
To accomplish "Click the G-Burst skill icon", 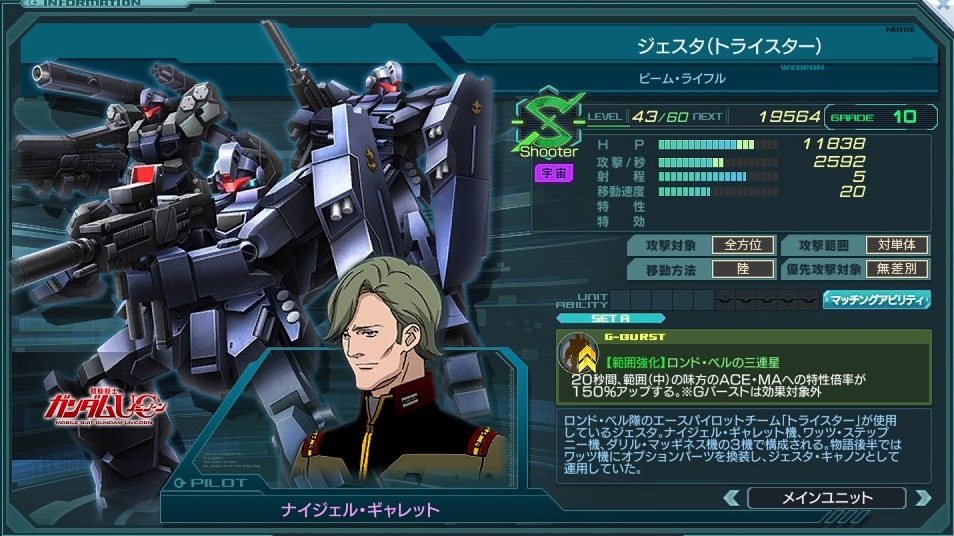I will pos(578,357).
